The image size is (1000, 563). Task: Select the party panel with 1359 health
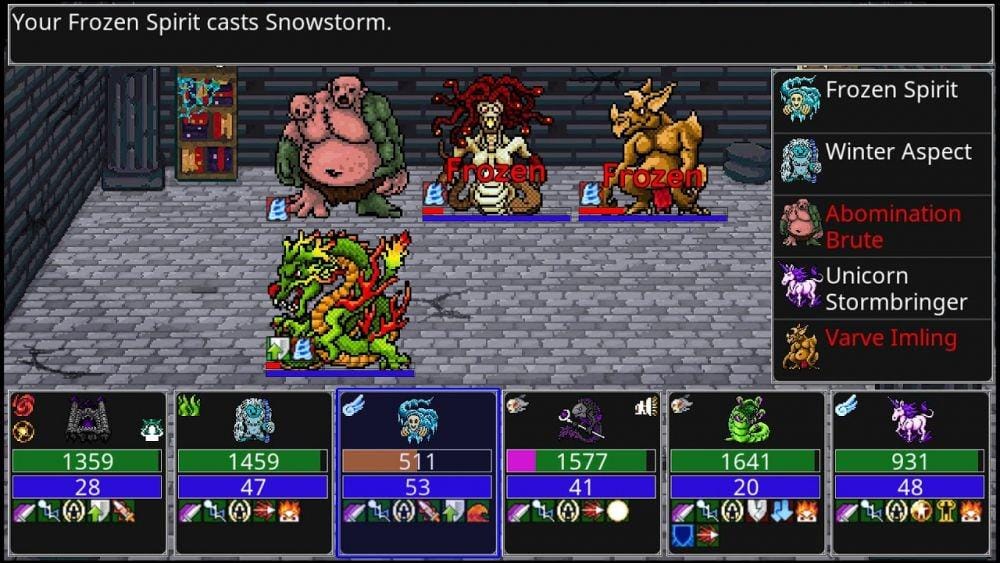[x=88, y=472]
